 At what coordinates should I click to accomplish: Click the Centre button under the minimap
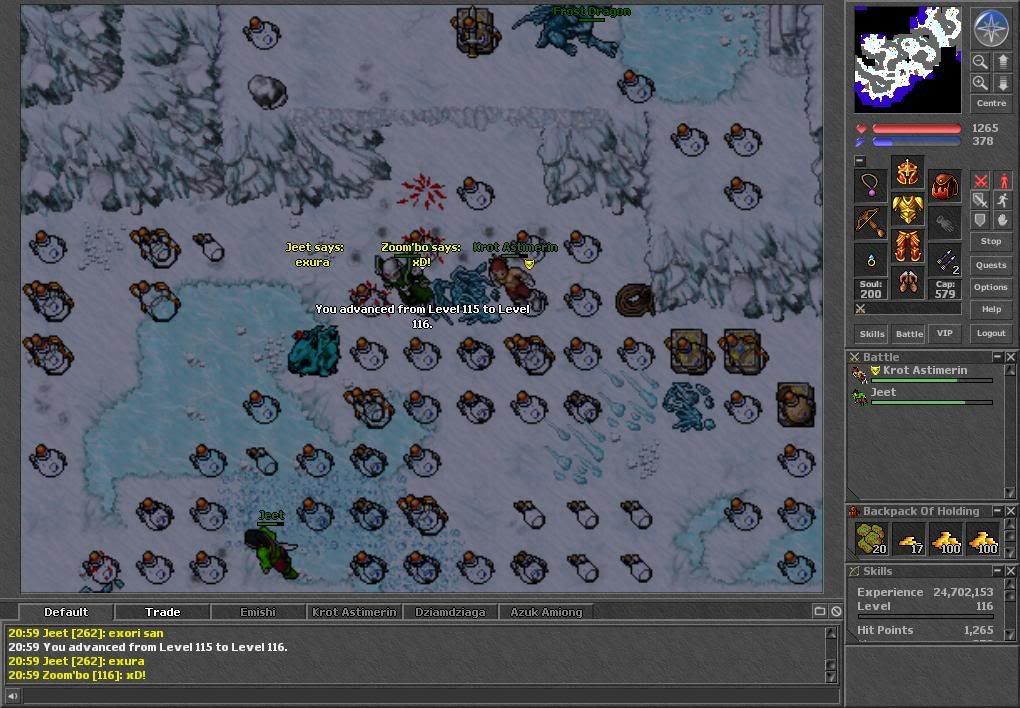coord(990,103)
